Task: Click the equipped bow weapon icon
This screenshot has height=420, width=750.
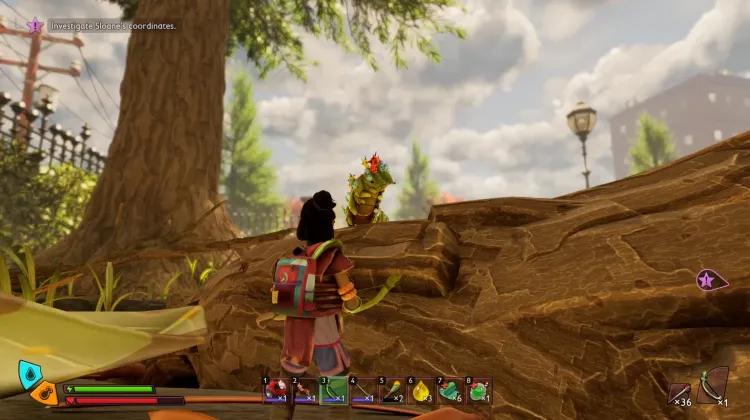Action: tap(713, 384)
